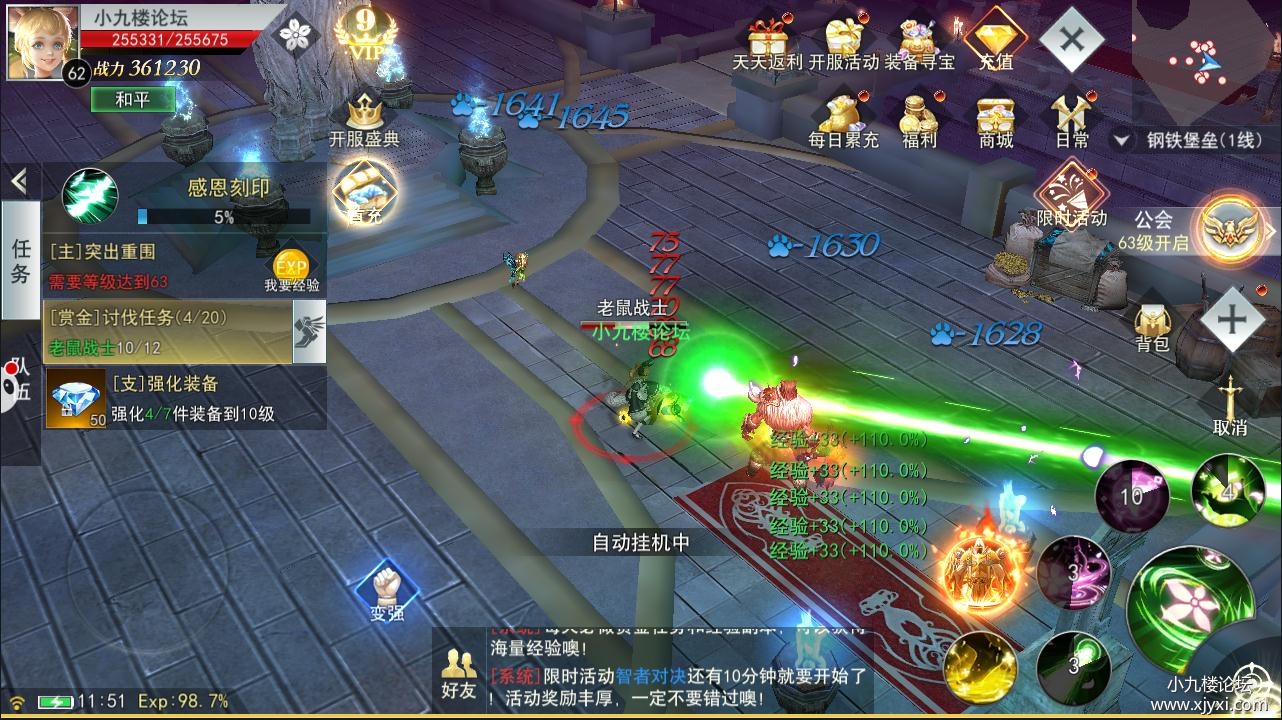Toggle the 和平 peace mode button
Screen dimensions: 1282x720
[x=132, y=99]
